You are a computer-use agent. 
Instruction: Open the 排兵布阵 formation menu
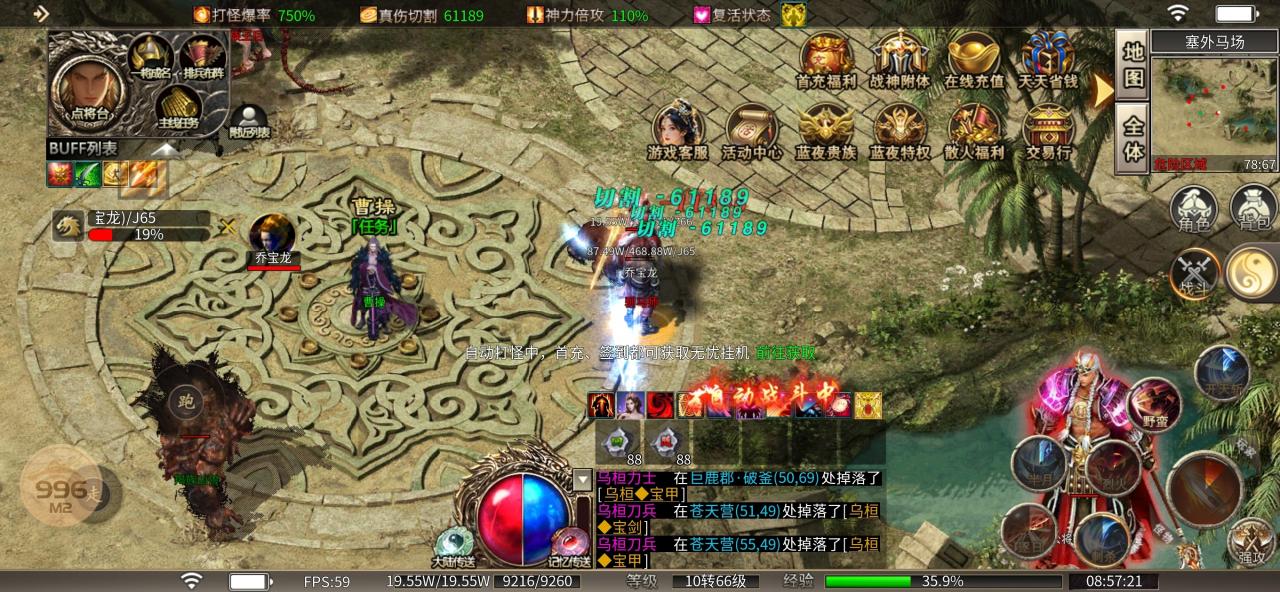tap(201, 58)
